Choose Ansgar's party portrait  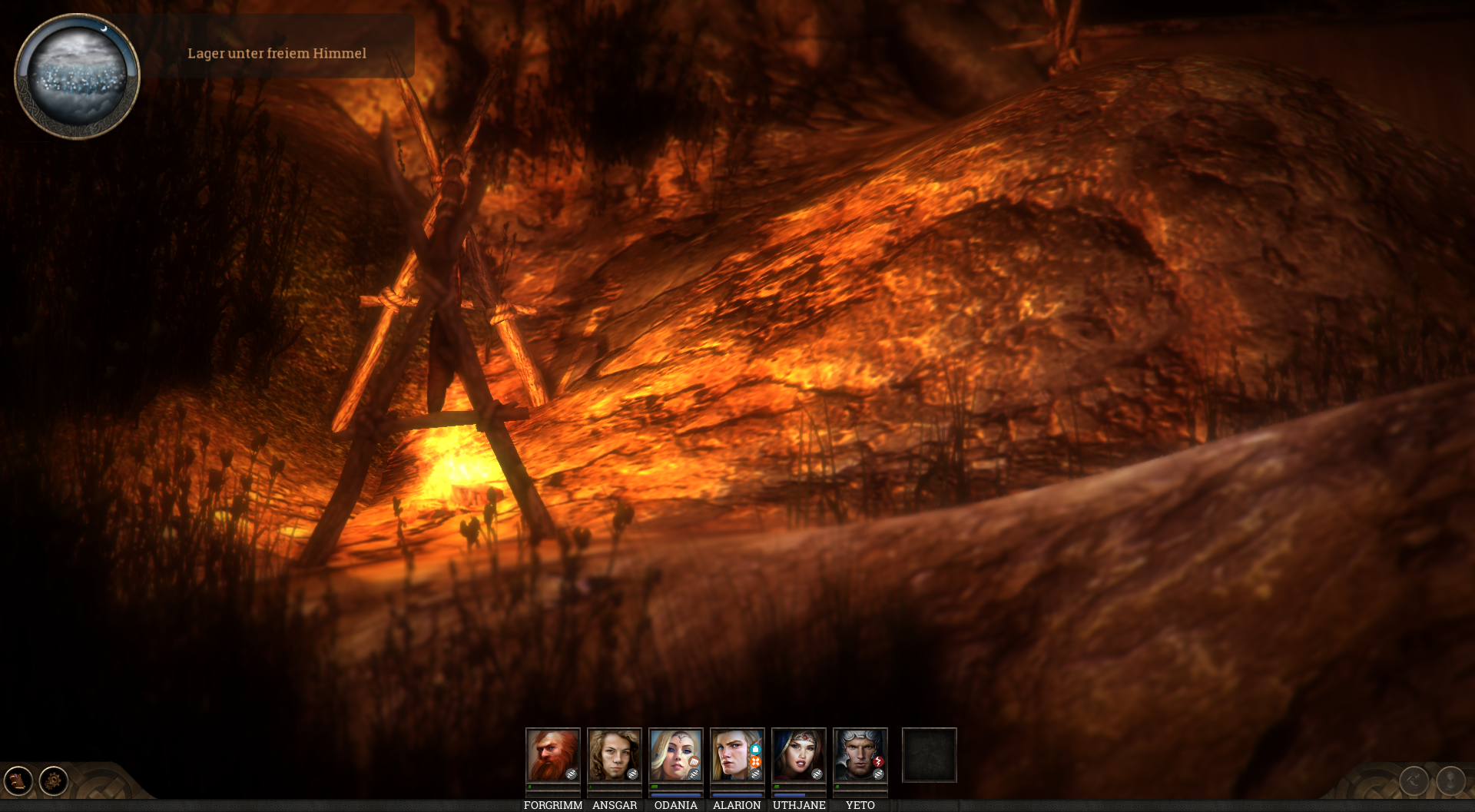pos(614,754)
